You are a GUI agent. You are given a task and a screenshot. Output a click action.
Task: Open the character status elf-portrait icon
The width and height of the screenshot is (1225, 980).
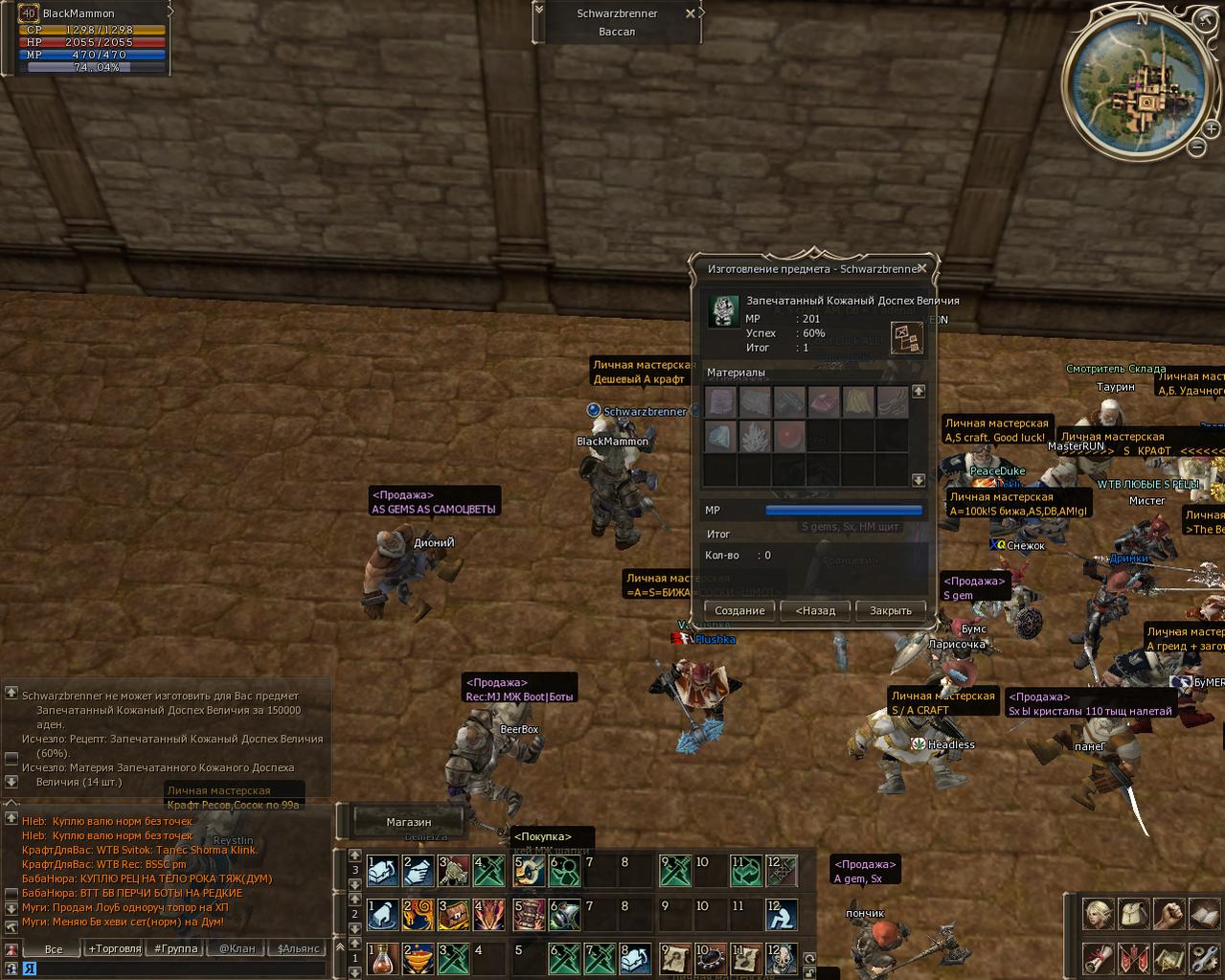1097,914
